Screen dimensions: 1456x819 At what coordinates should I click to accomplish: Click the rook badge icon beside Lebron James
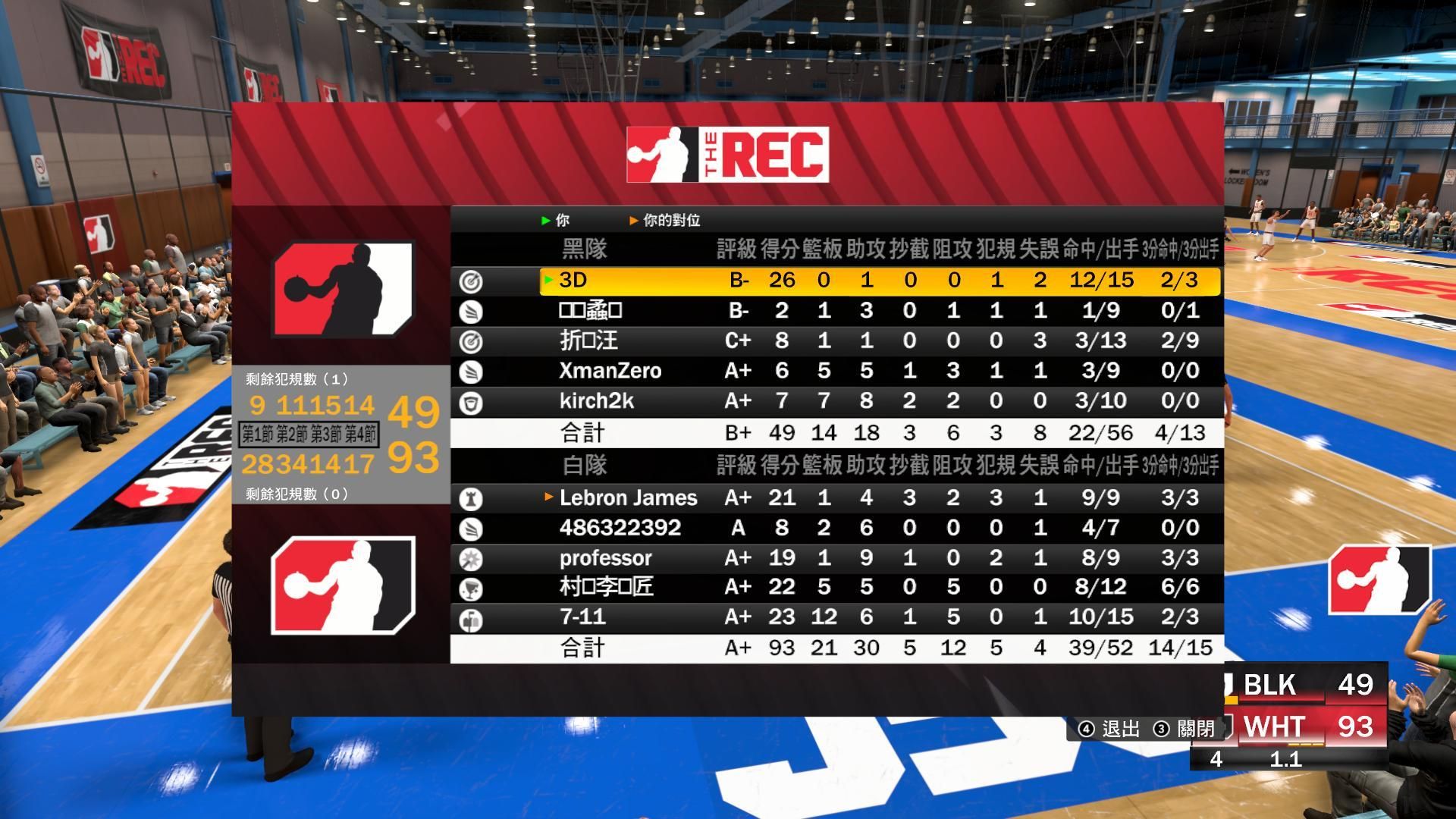point(472,498)
